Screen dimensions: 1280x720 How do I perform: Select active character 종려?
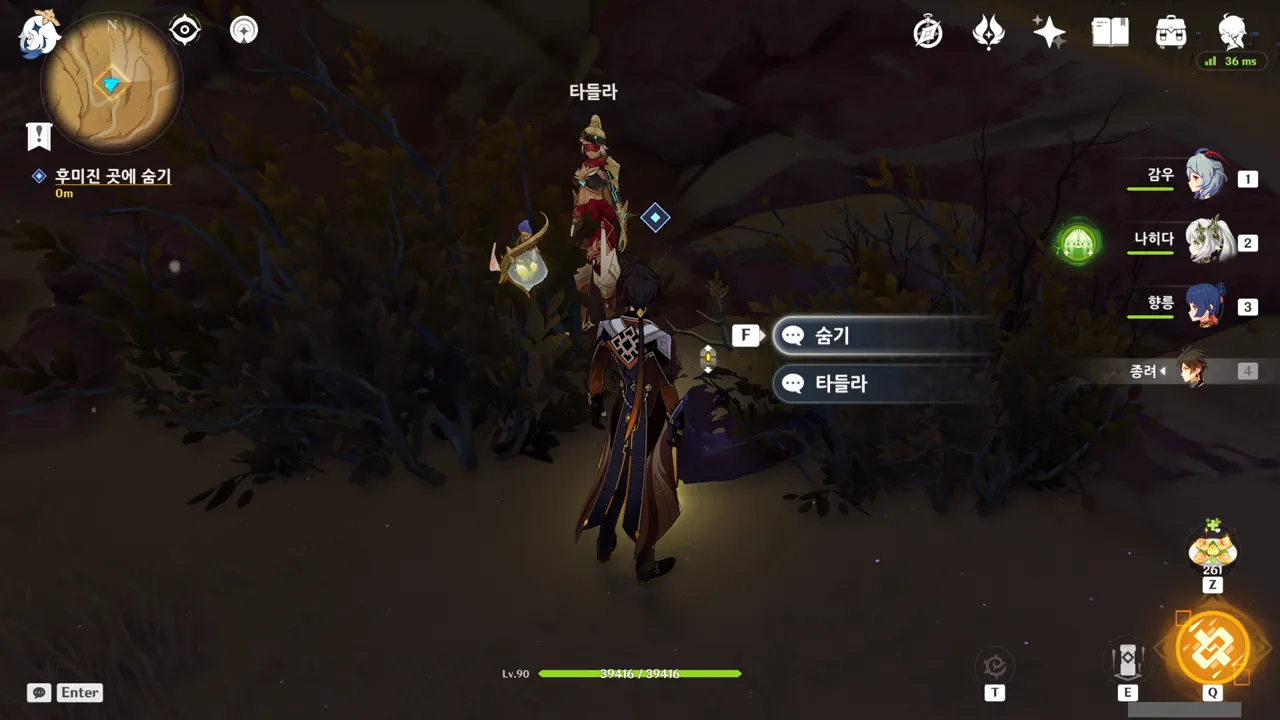click(1192, 370)
